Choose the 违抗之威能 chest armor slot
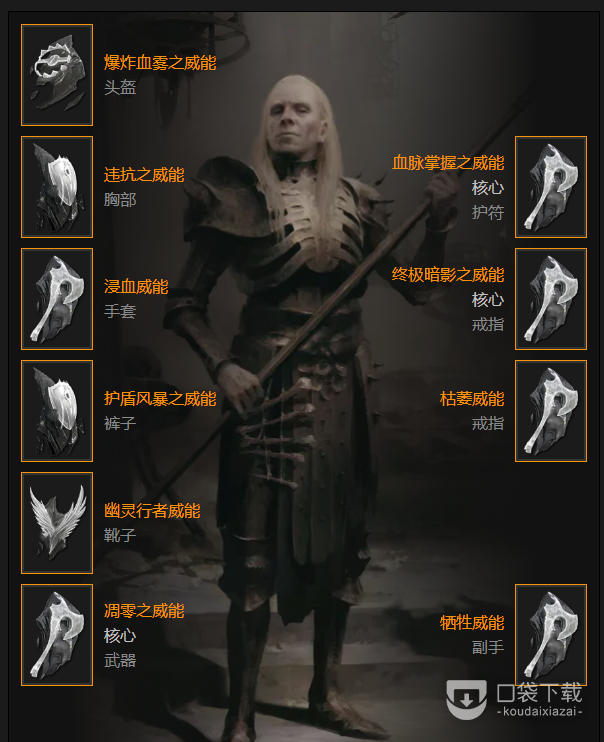The image size is (604, 742). coord(57,187)
